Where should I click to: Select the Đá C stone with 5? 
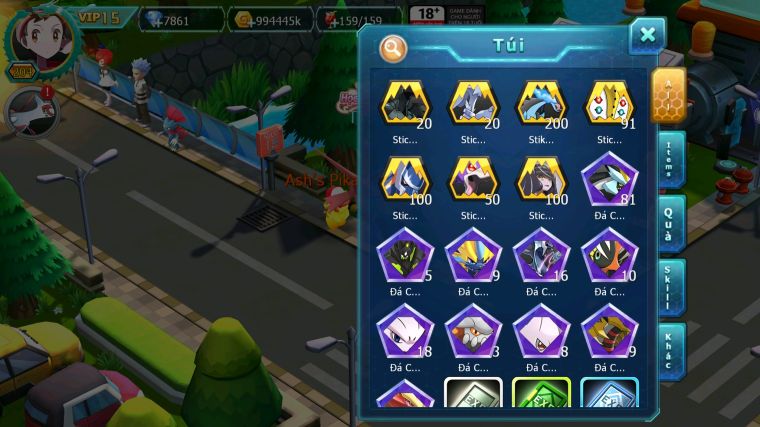tap(405, 257)
